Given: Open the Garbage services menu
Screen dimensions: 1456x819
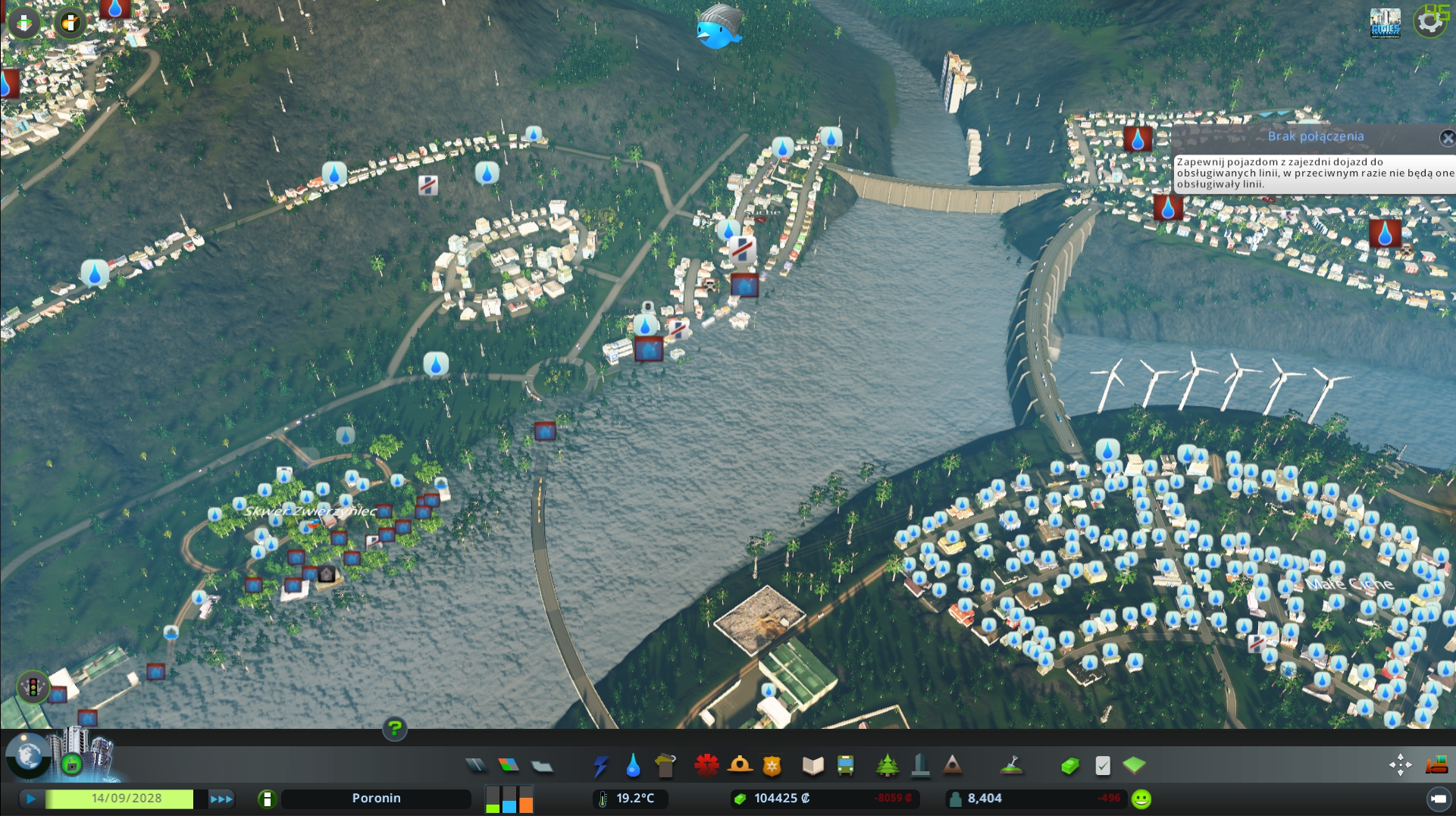Looking at the screenshot, I should [x=665, y=766].
